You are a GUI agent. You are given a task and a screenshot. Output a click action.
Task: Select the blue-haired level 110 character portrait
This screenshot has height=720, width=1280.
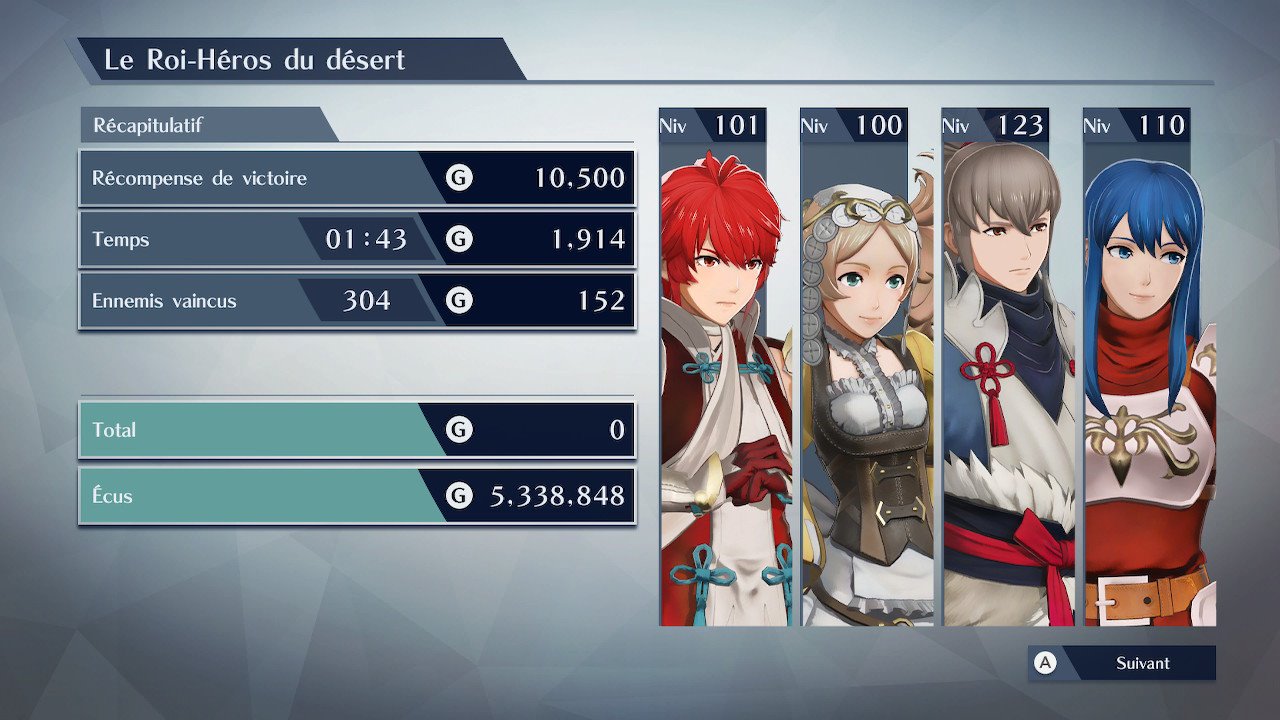click(x=1137, y=380)
